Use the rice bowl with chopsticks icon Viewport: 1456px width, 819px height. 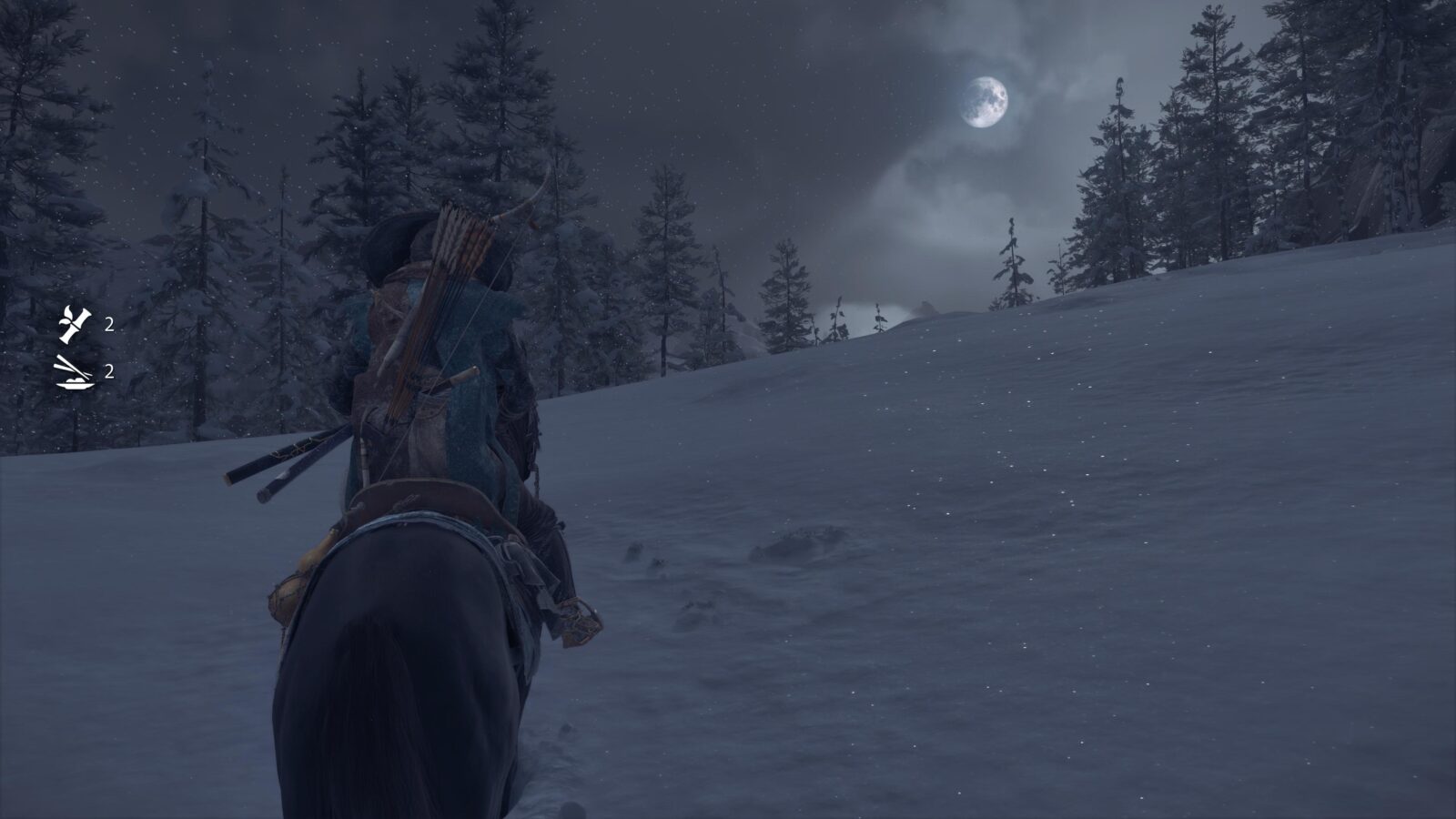(75, 372)
